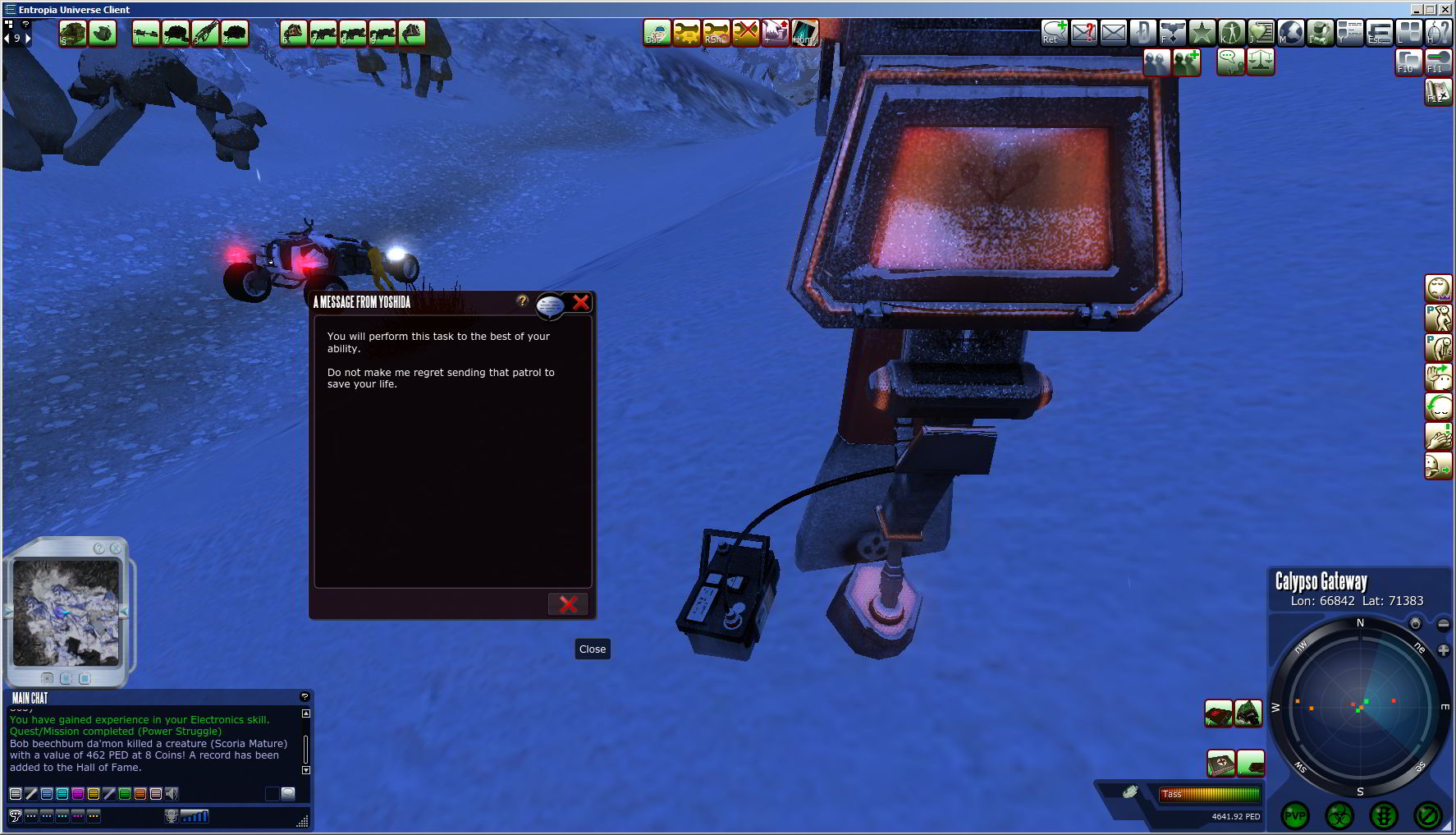Click the help question mark on Yoshida message
This screenshot has width=1456, height=835.
coord(522,301)
